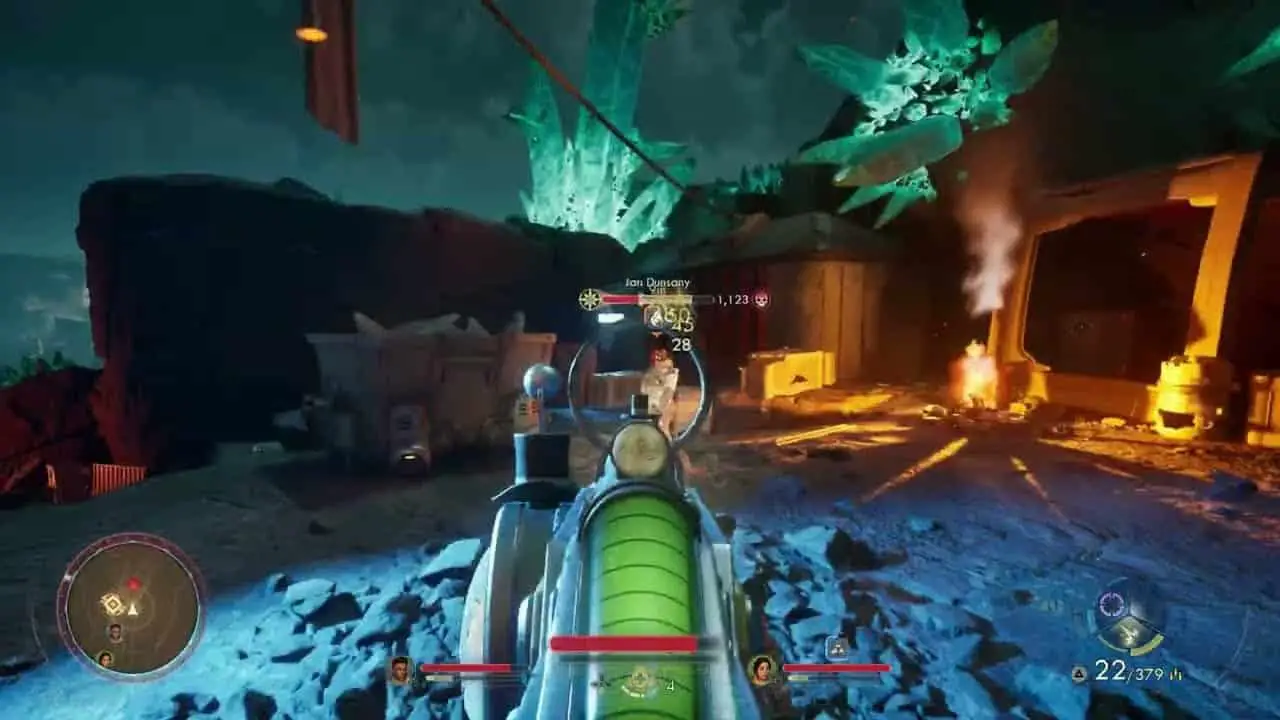This screenshot has width=1280, height=720.
Task: Click the purple crosshair slot in the weapon wheel
Action: (x=1113, y=604)
